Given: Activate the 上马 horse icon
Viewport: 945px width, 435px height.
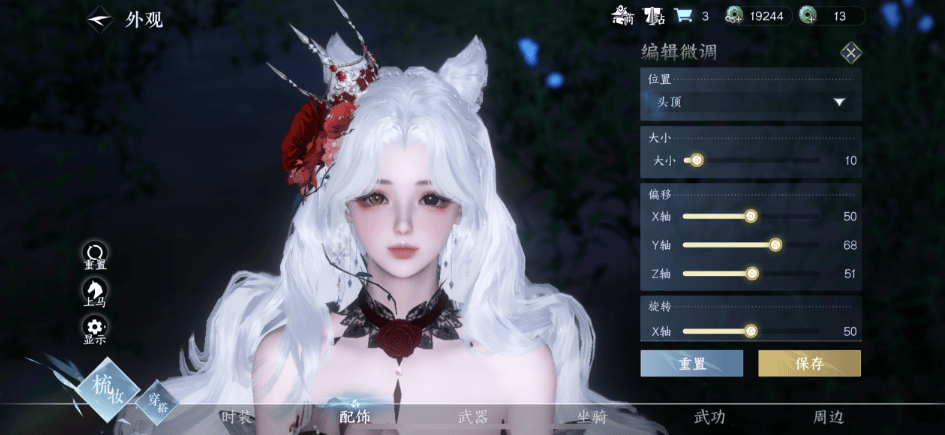Looking at the screenshot, I should (x=95, y=292).
